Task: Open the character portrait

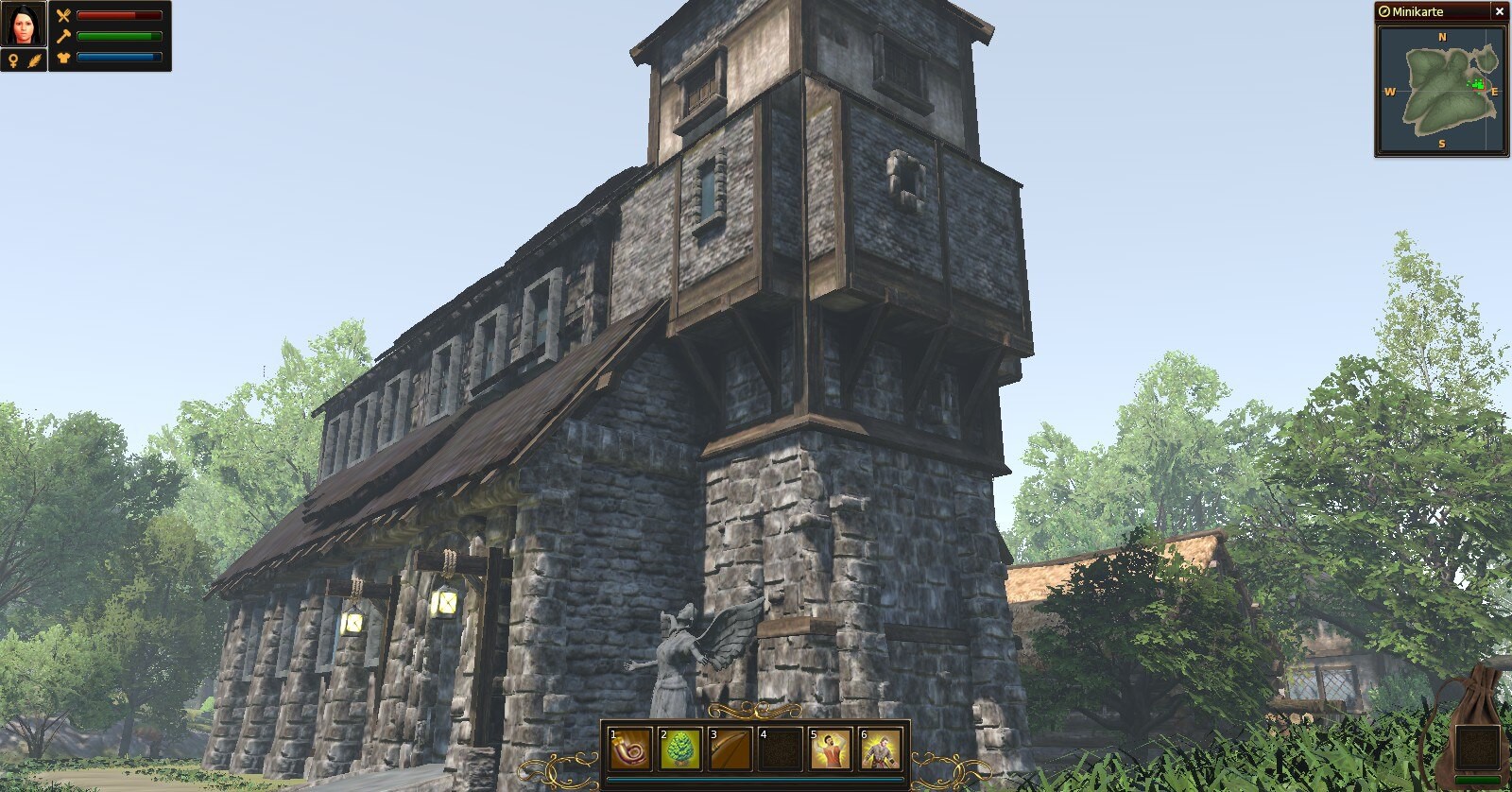Action: point(24,25)
